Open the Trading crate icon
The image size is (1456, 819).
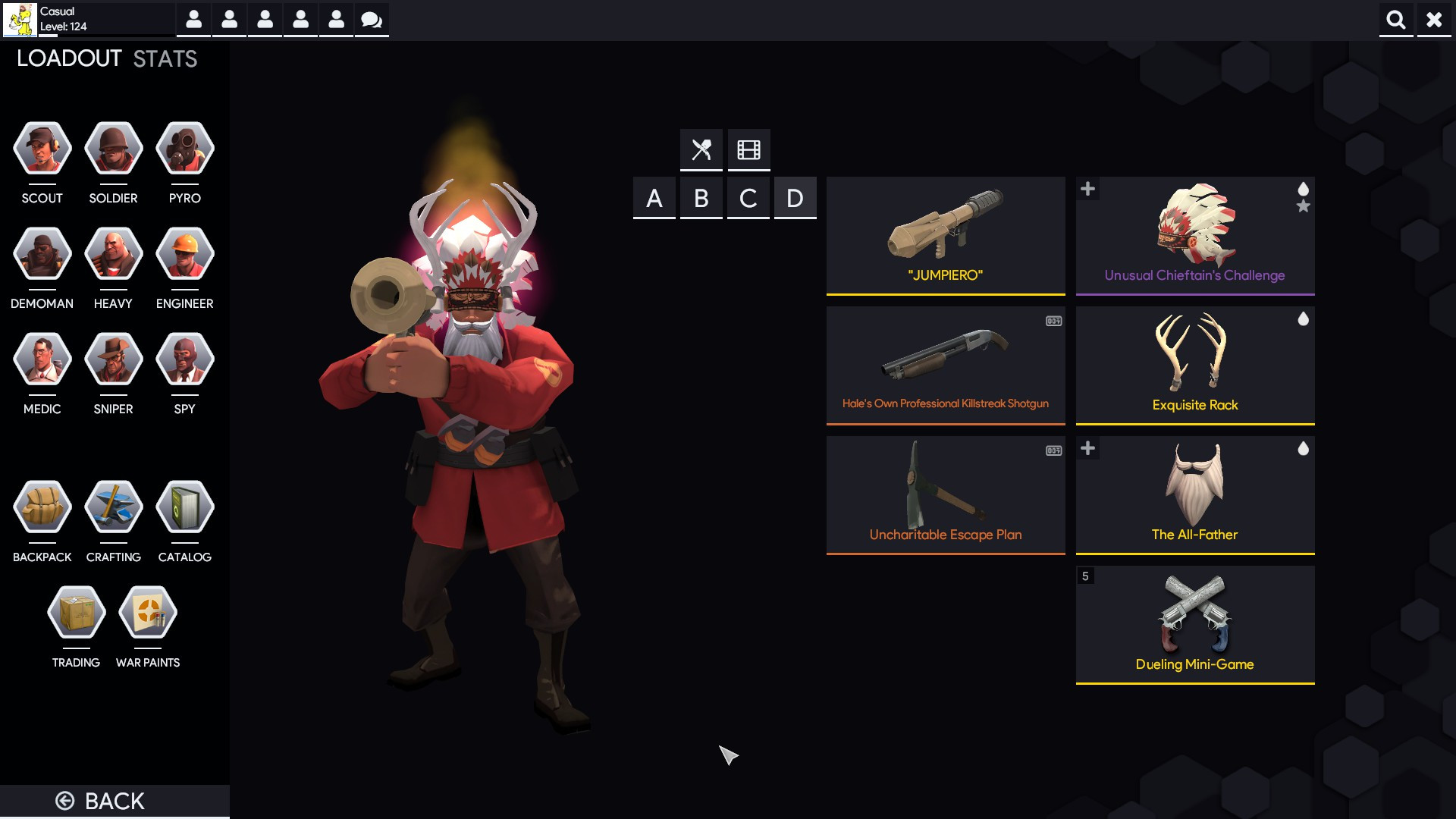tap(76, 614)
